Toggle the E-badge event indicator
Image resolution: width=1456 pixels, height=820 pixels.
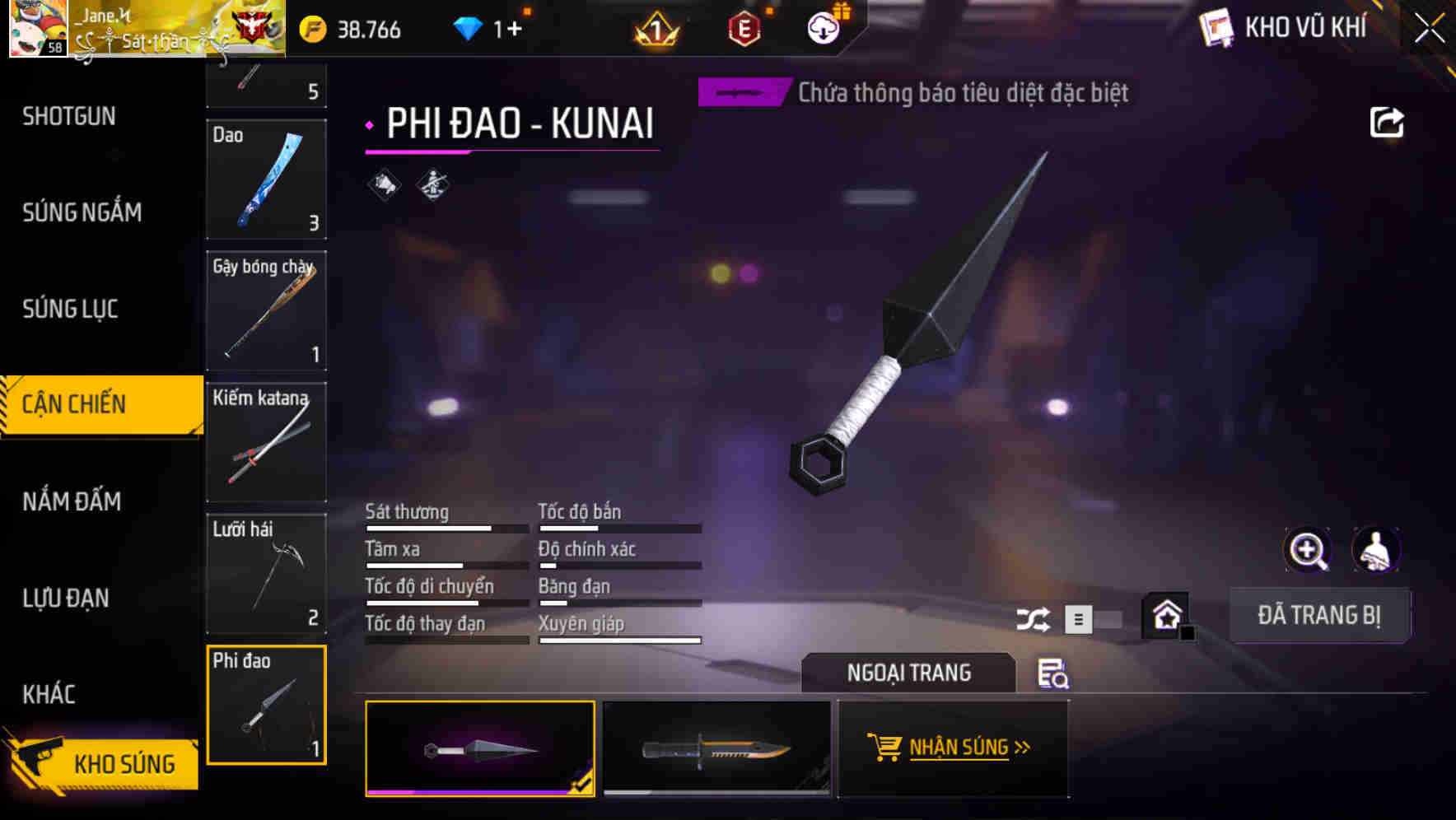tap(742, 27)
